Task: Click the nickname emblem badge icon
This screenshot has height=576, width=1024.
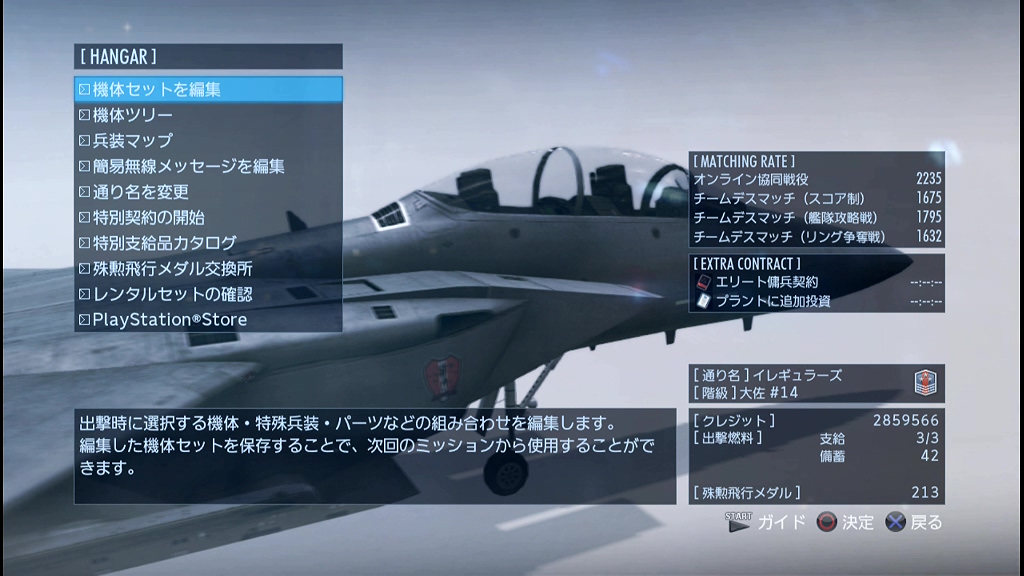Action: coord(925,385)
